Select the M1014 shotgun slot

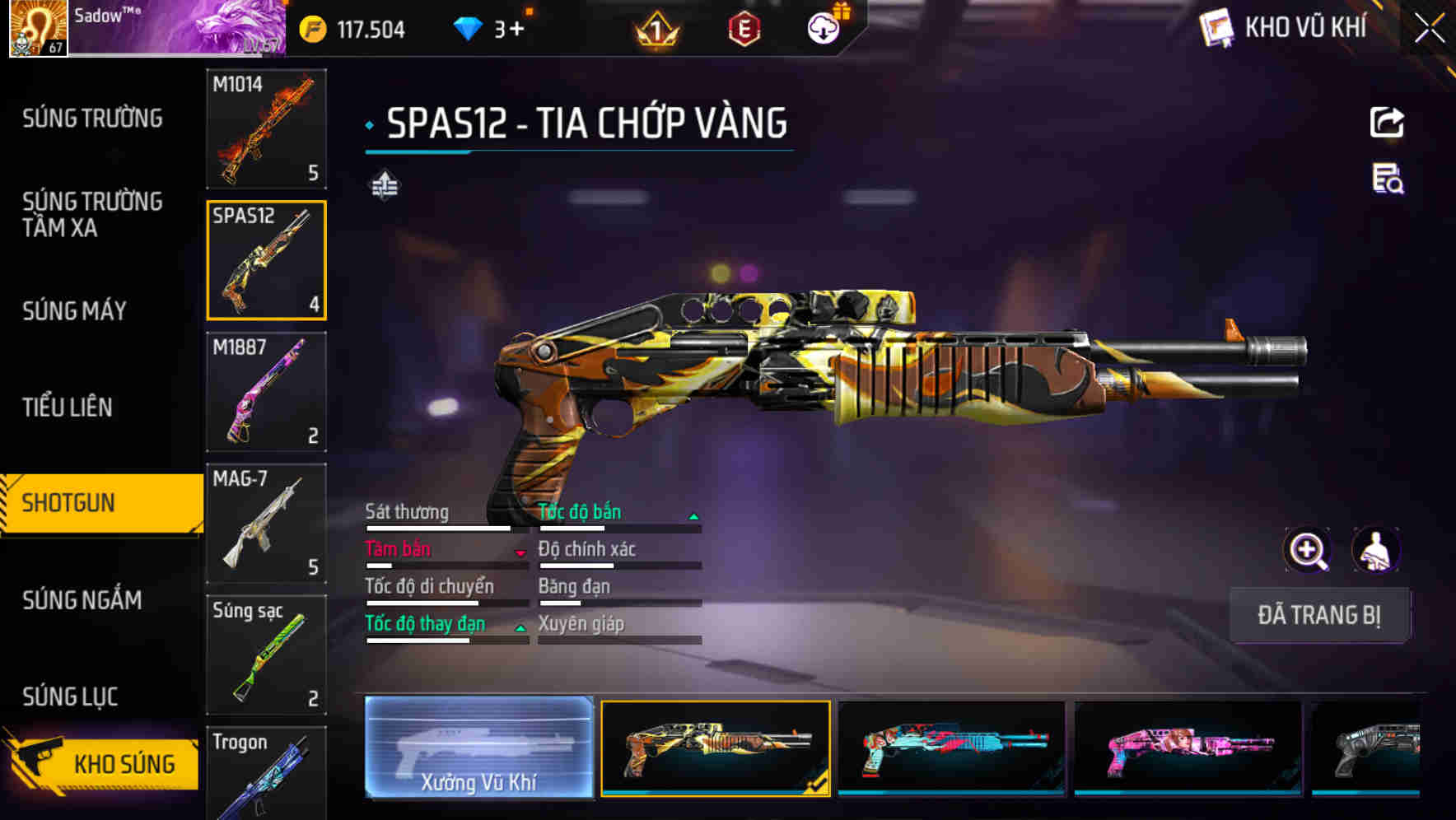pyautogui.click(x=266, y=128)
